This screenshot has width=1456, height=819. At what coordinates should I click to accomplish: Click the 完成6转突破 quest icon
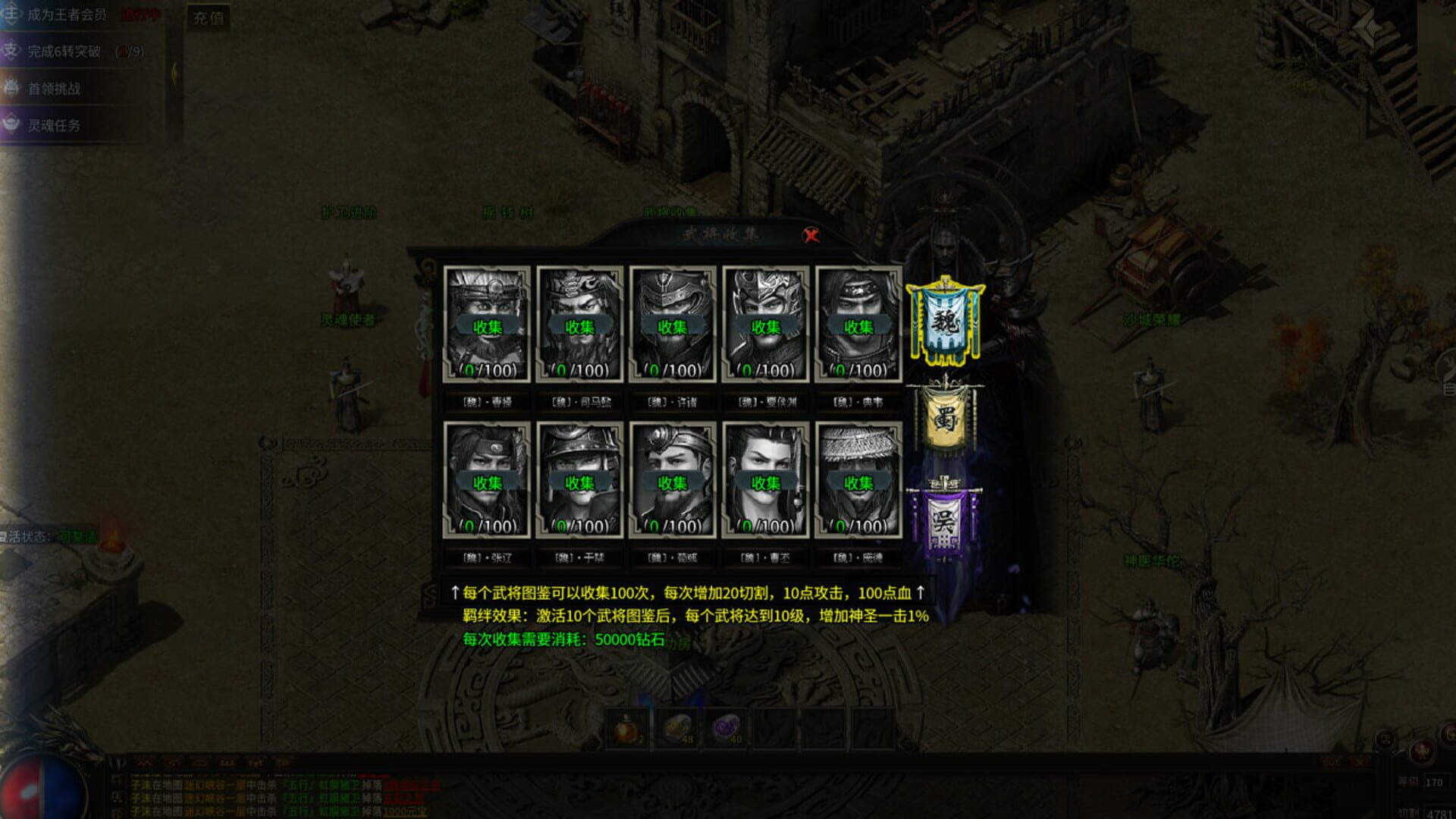click(x=12, y=52)
